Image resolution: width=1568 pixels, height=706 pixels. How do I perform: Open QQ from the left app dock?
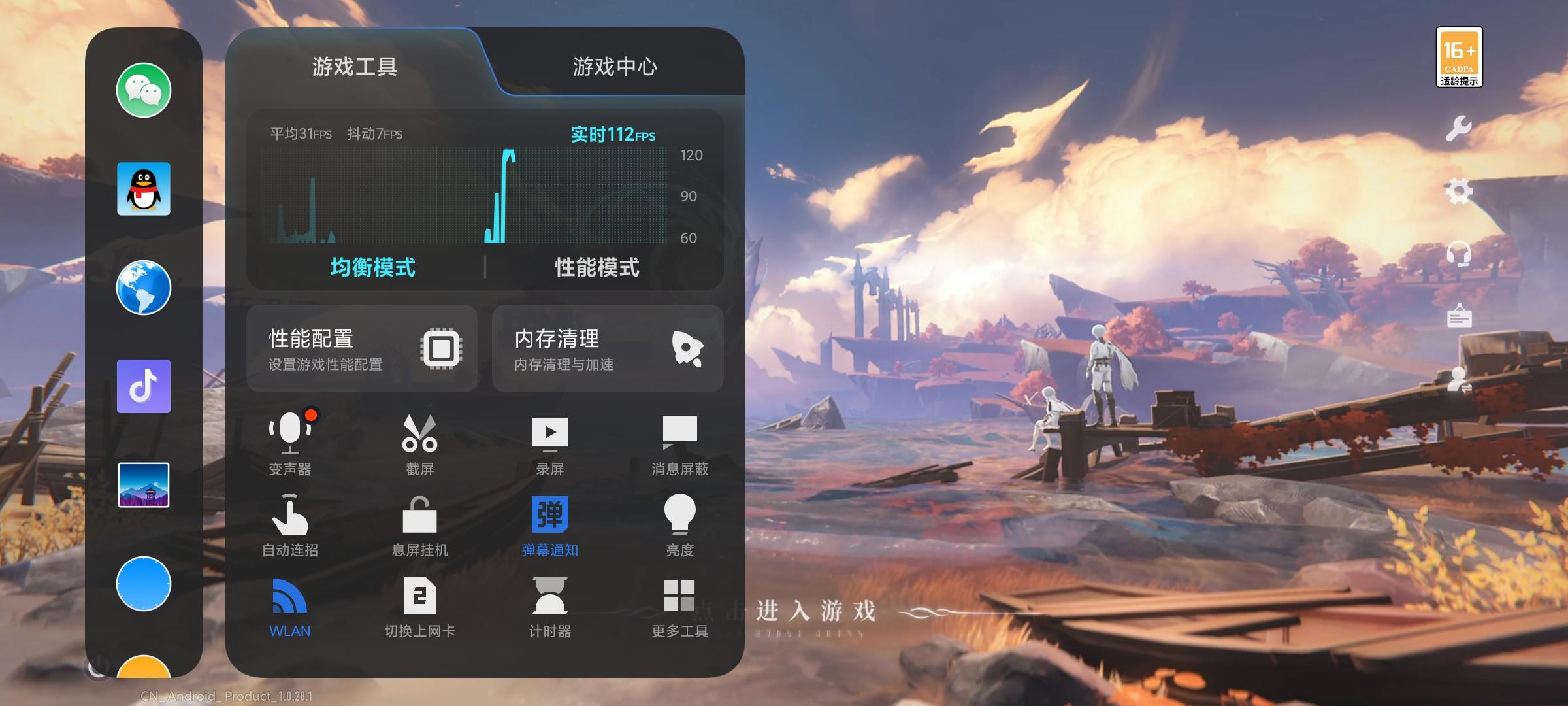(x=143, y=190)
